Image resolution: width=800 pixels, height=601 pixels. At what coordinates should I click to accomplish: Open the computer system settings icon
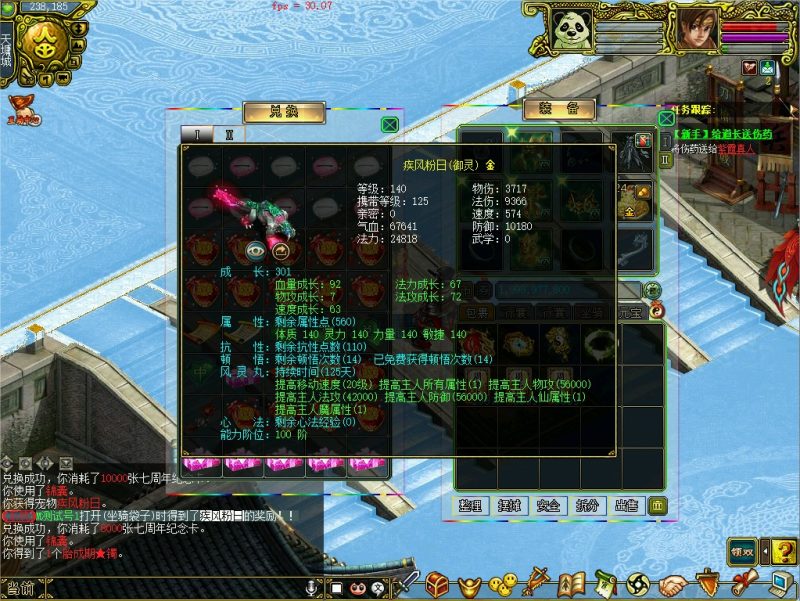(x=780, y=582)
